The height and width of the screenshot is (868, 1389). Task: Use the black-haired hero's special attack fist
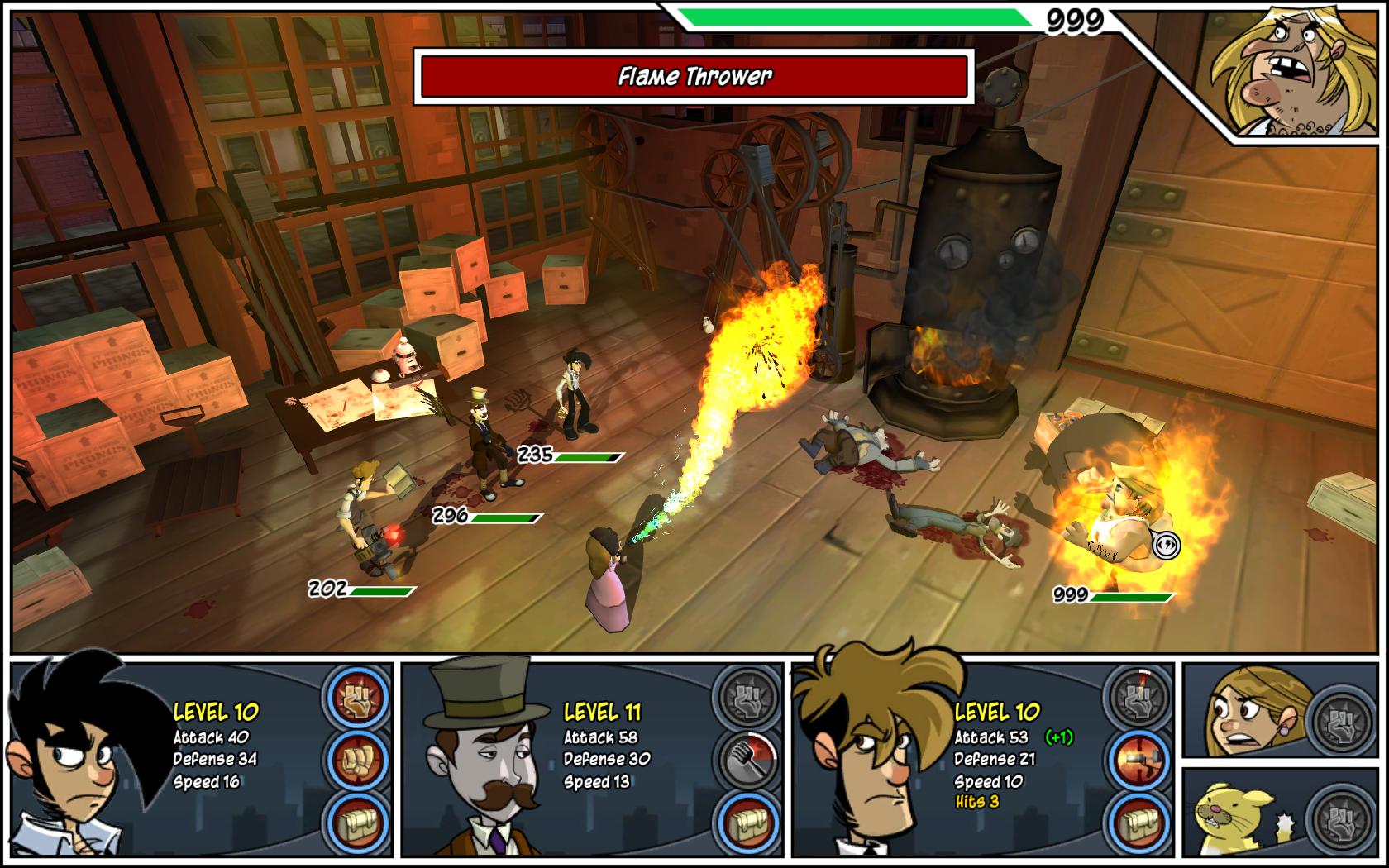click(358, 694)
